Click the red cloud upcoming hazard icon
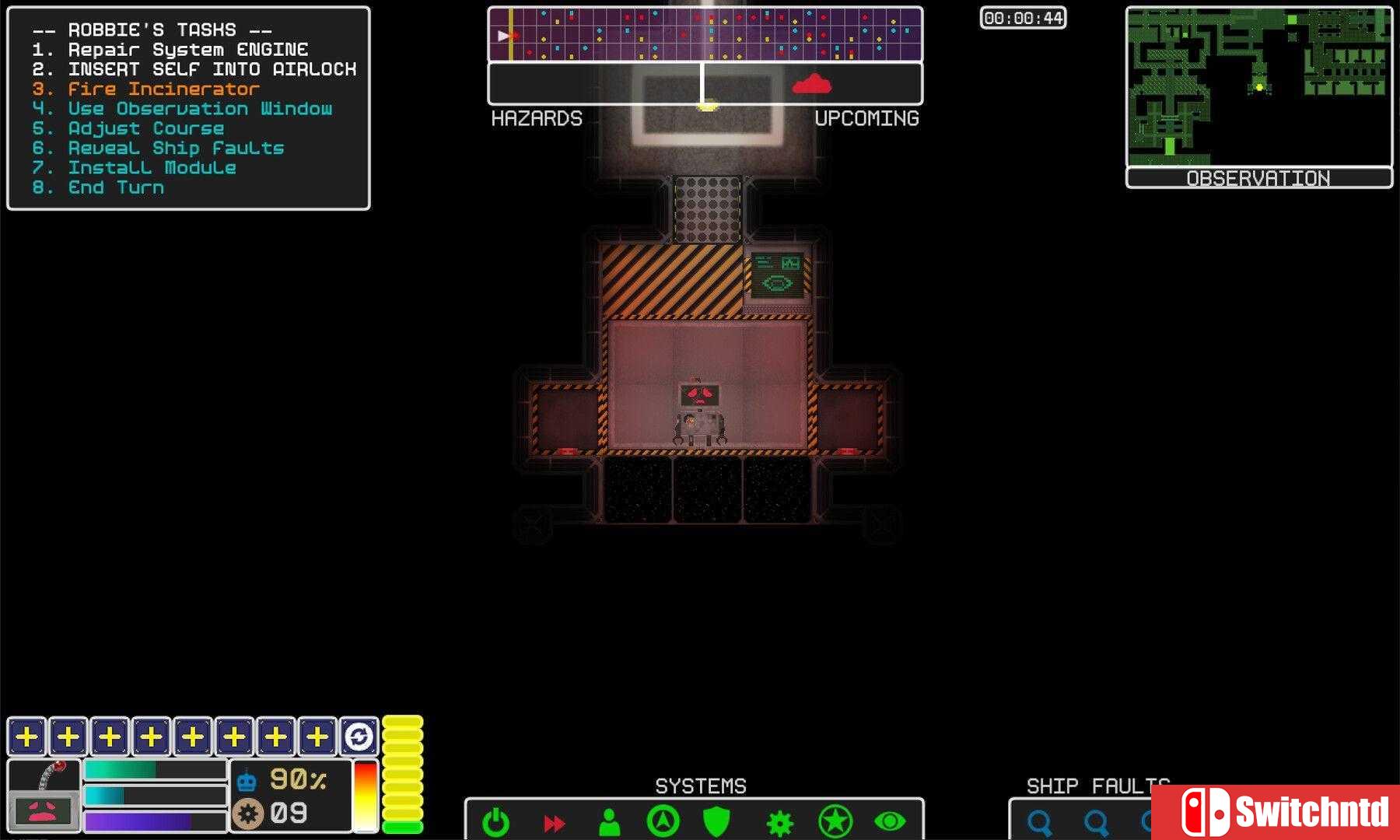 (x=811, y=84)
